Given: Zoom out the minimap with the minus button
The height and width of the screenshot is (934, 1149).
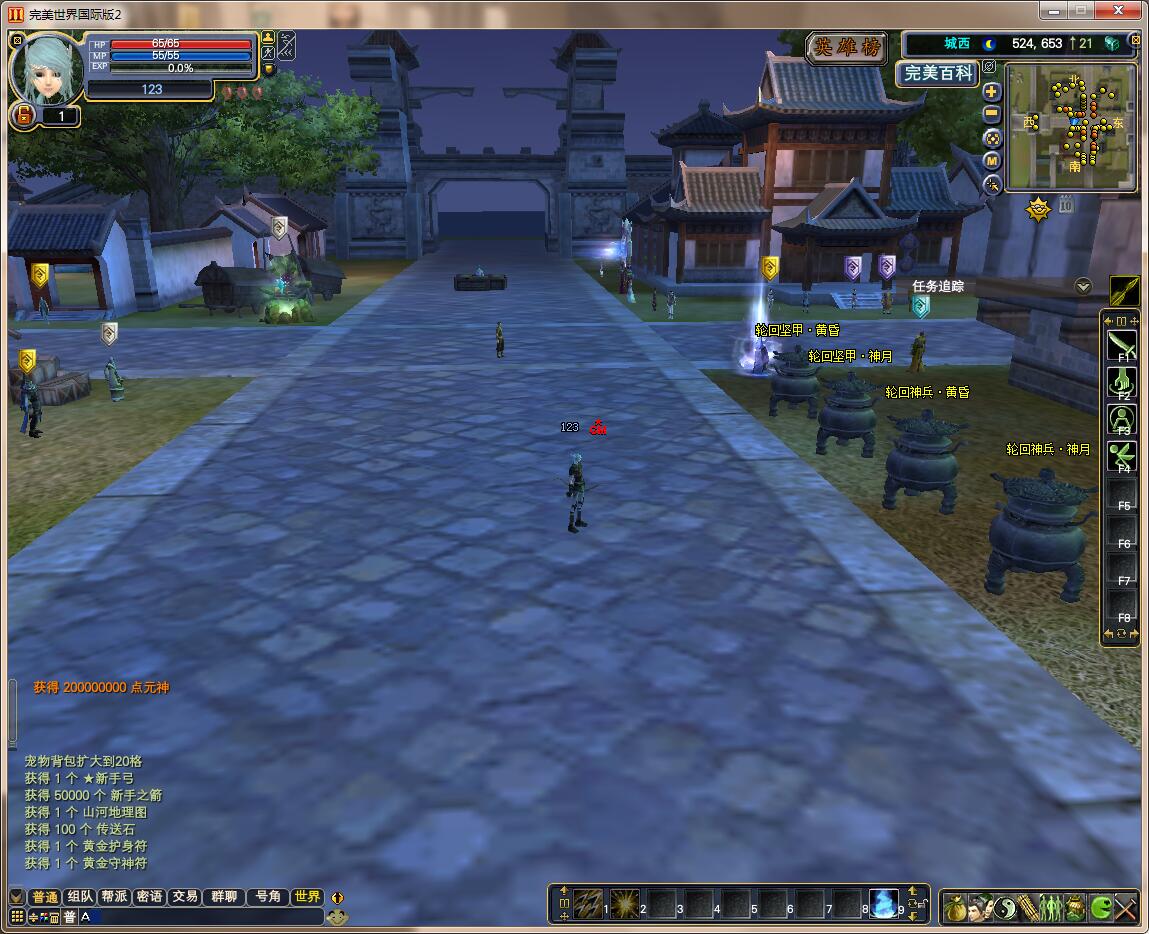Looking at the screenshot, I should click(x=991, y=114).
